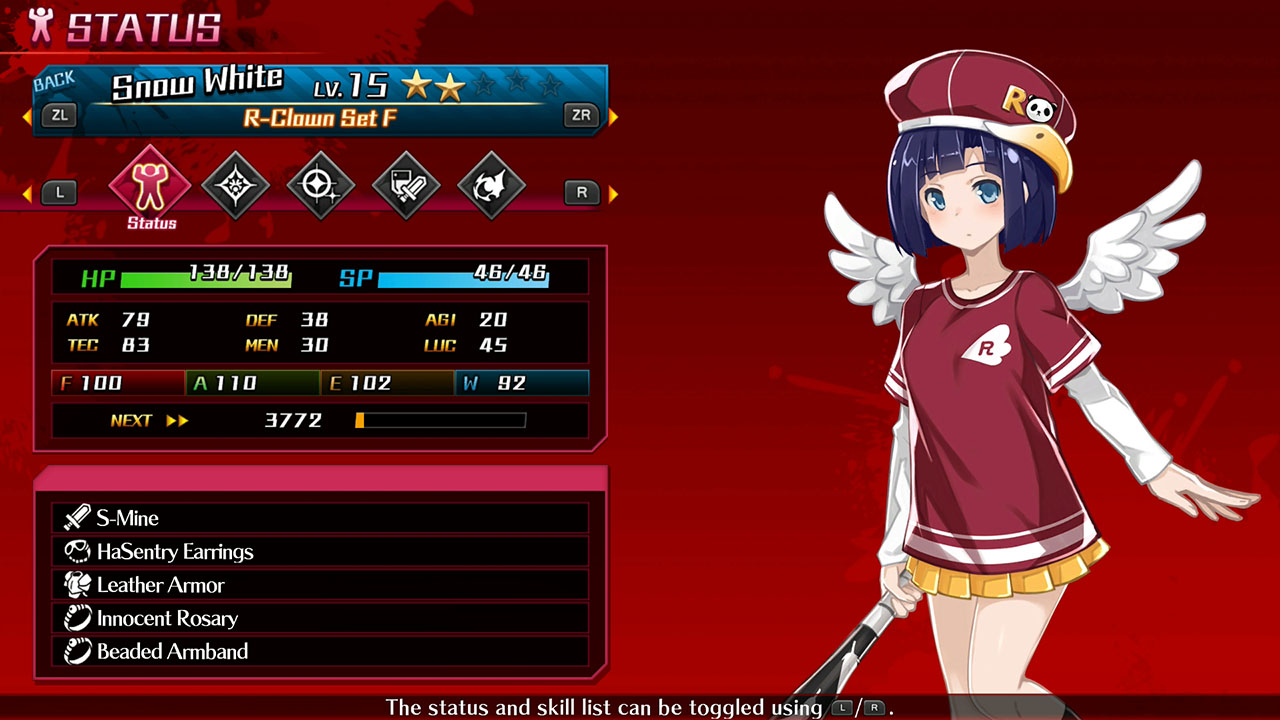The height and width of the screenshot is (720, 1280).
Task: Select the rightmost swirl emblem tab icon
Action: 491,185
